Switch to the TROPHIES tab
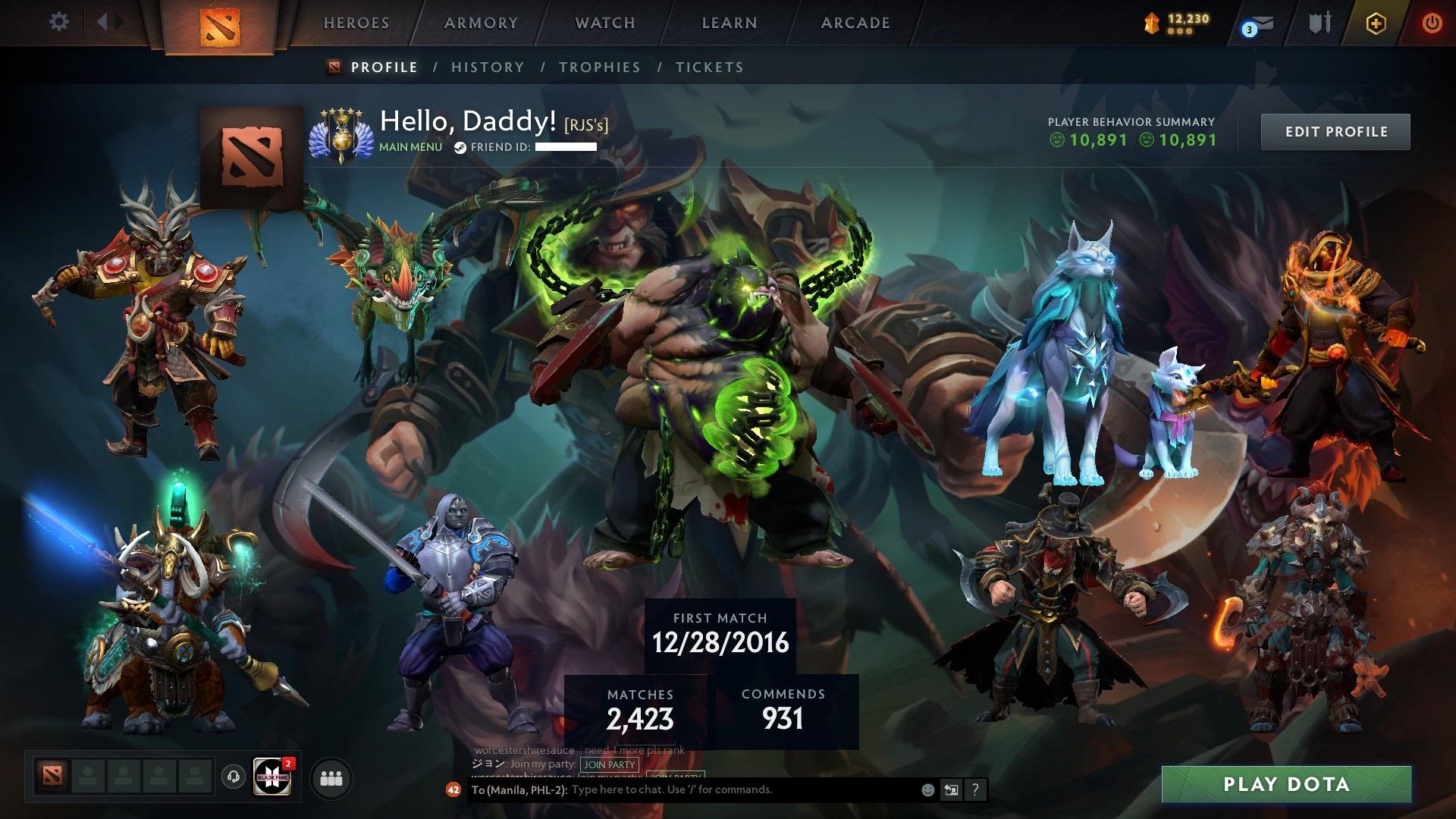The image size is (1456, 819). tap(600, 67)
